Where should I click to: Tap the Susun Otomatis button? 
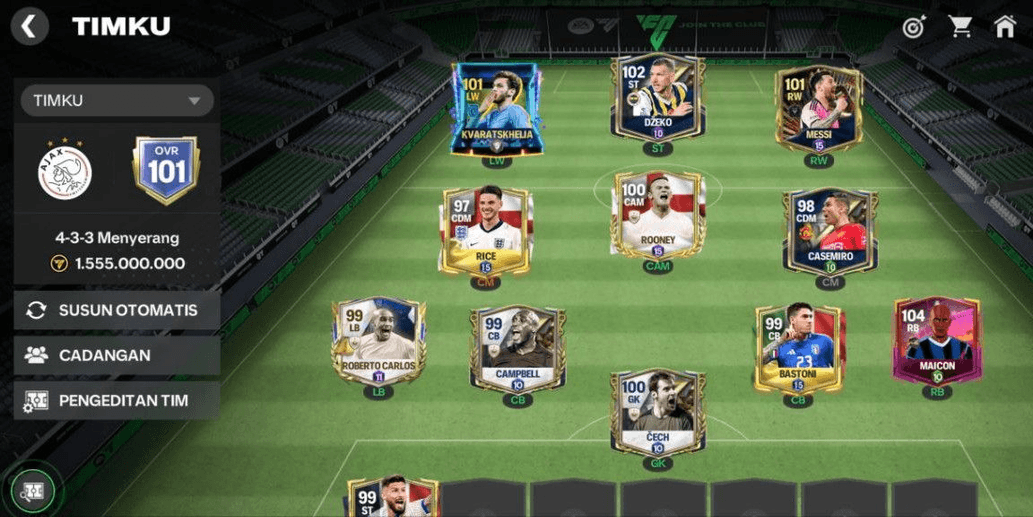[x=117, y=310]
